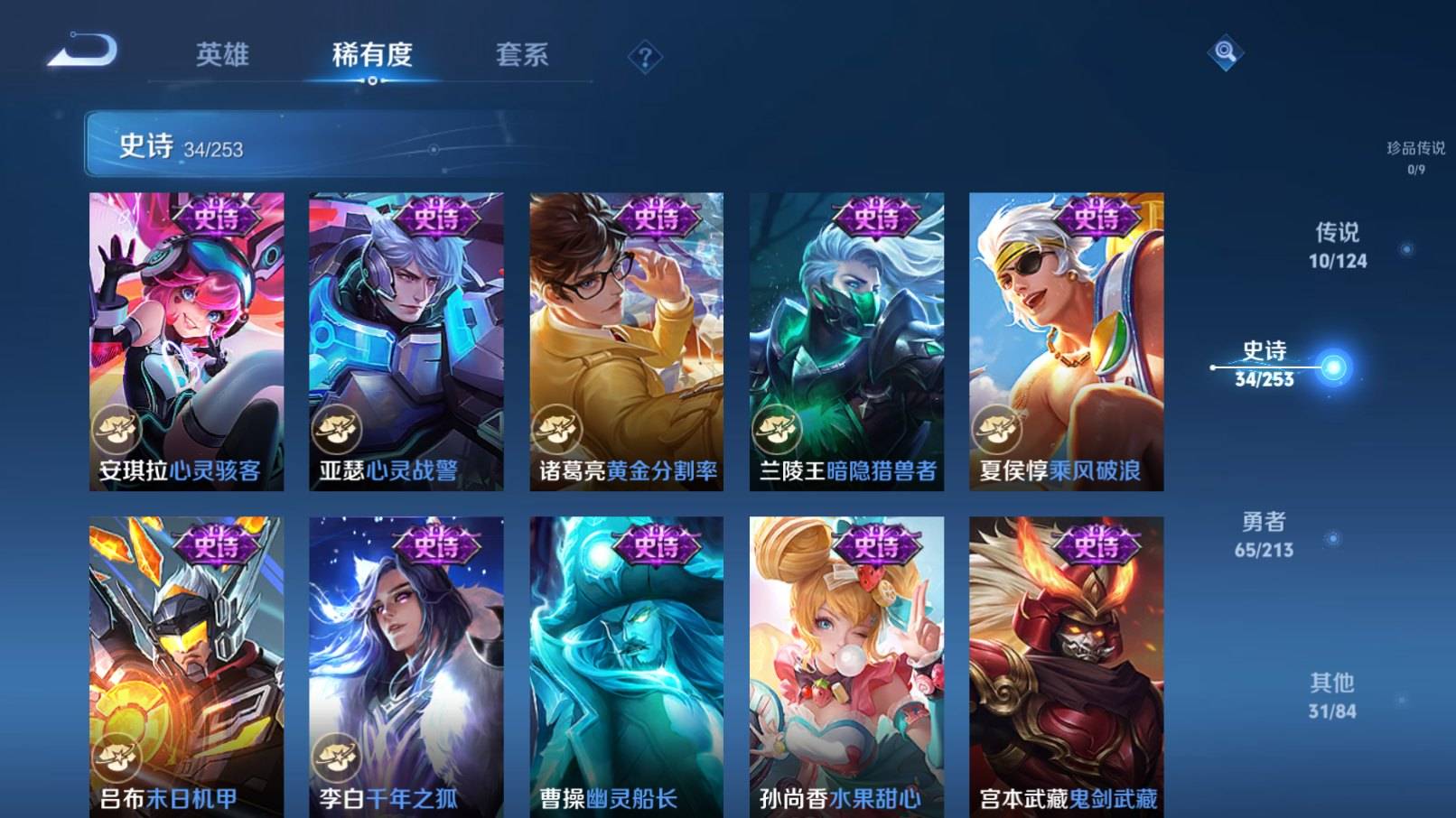Switch to the 英雄 tab
Screen dimensions: 1456x818
coord(223,56)
